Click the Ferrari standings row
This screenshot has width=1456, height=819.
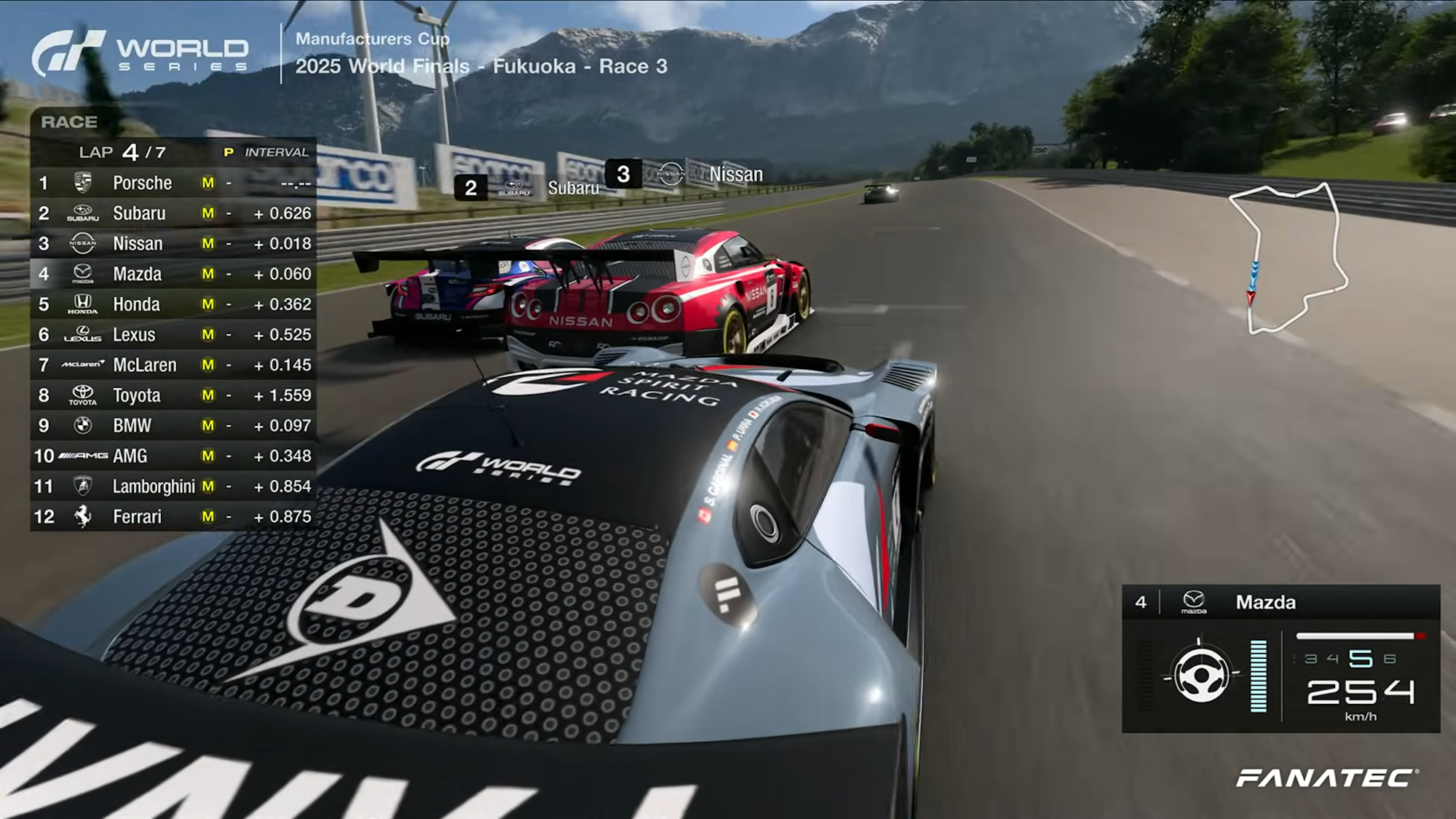(173, 517)
